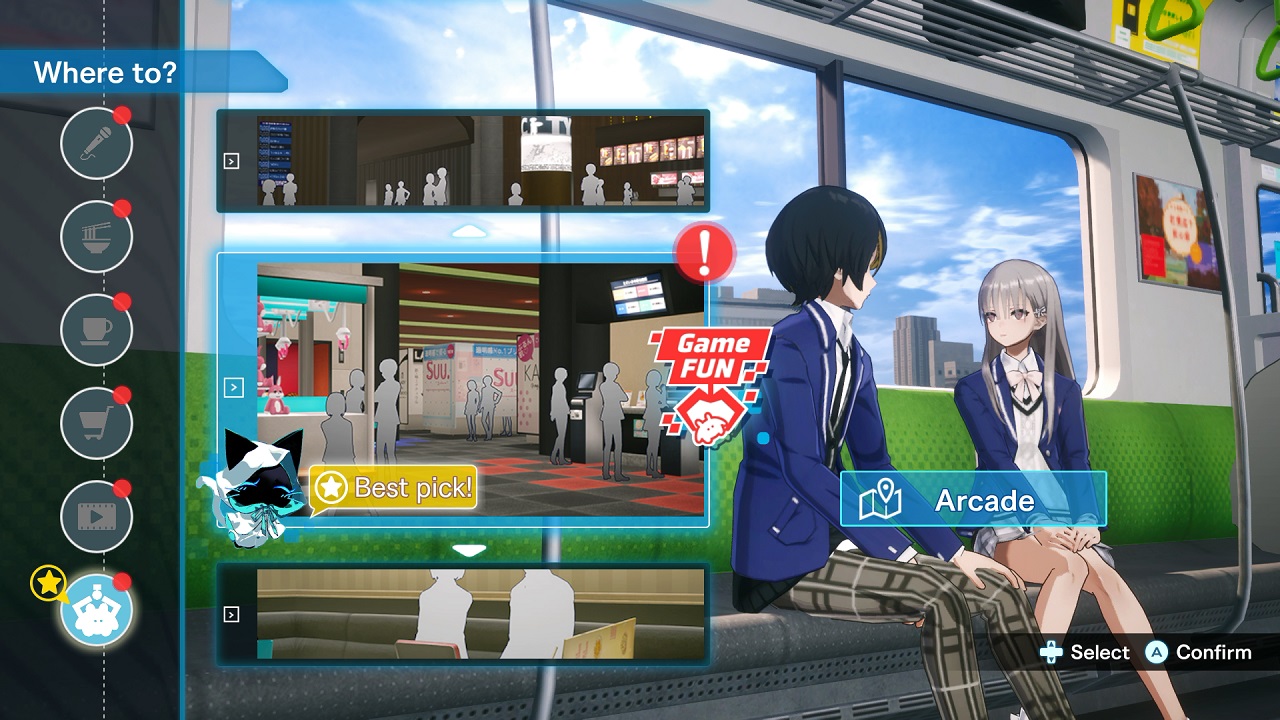Open the cinema film category icon
1280x720 pixels.
96,516
